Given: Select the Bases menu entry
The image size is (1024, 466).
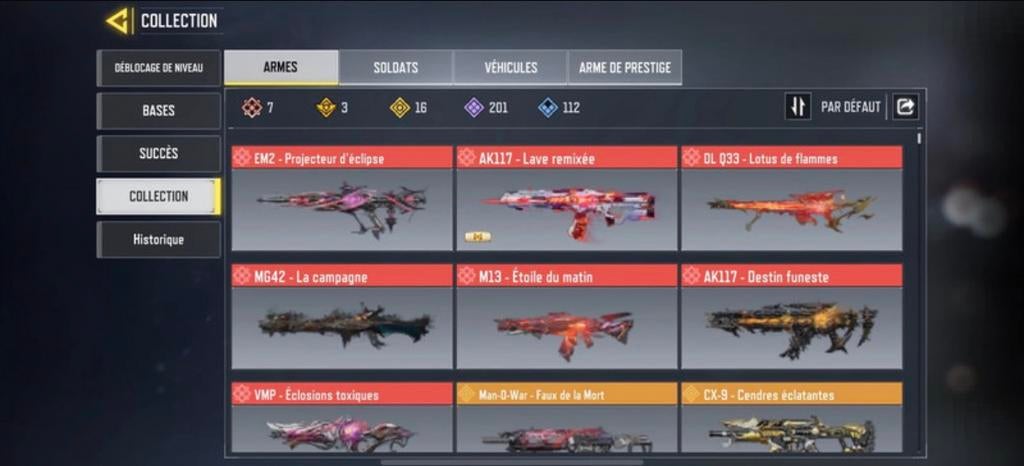Looking at the screenshot, I should (158, 111).
